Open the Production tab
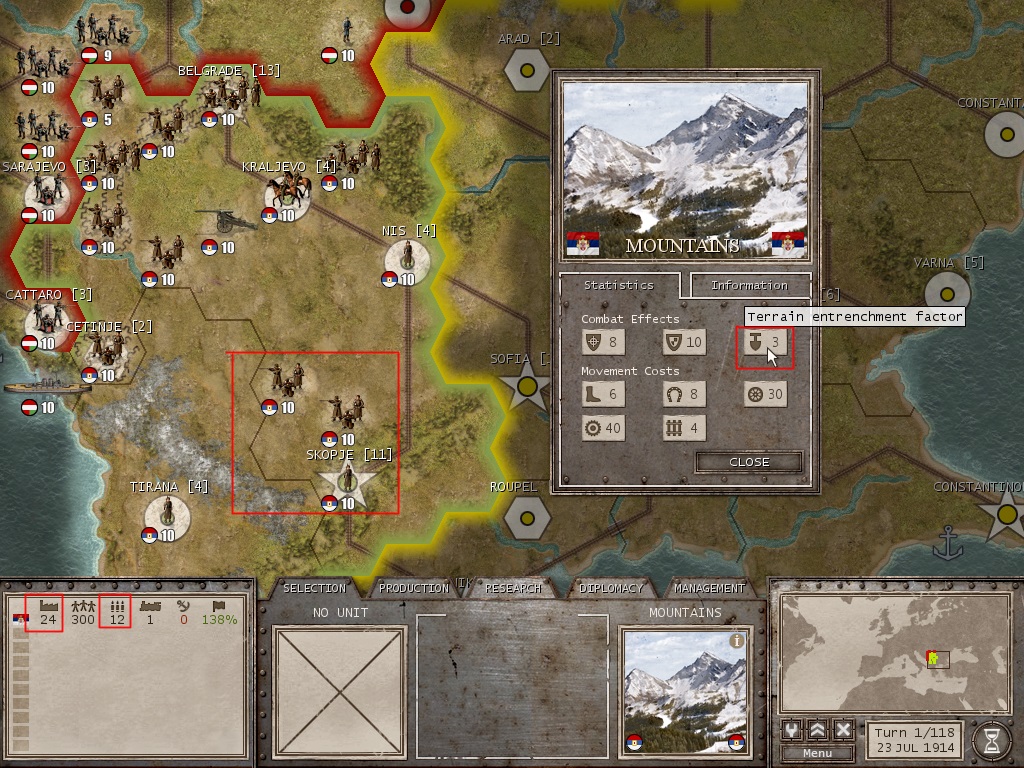Screen dimensions: 1024x768 click(x=414, y=588)
